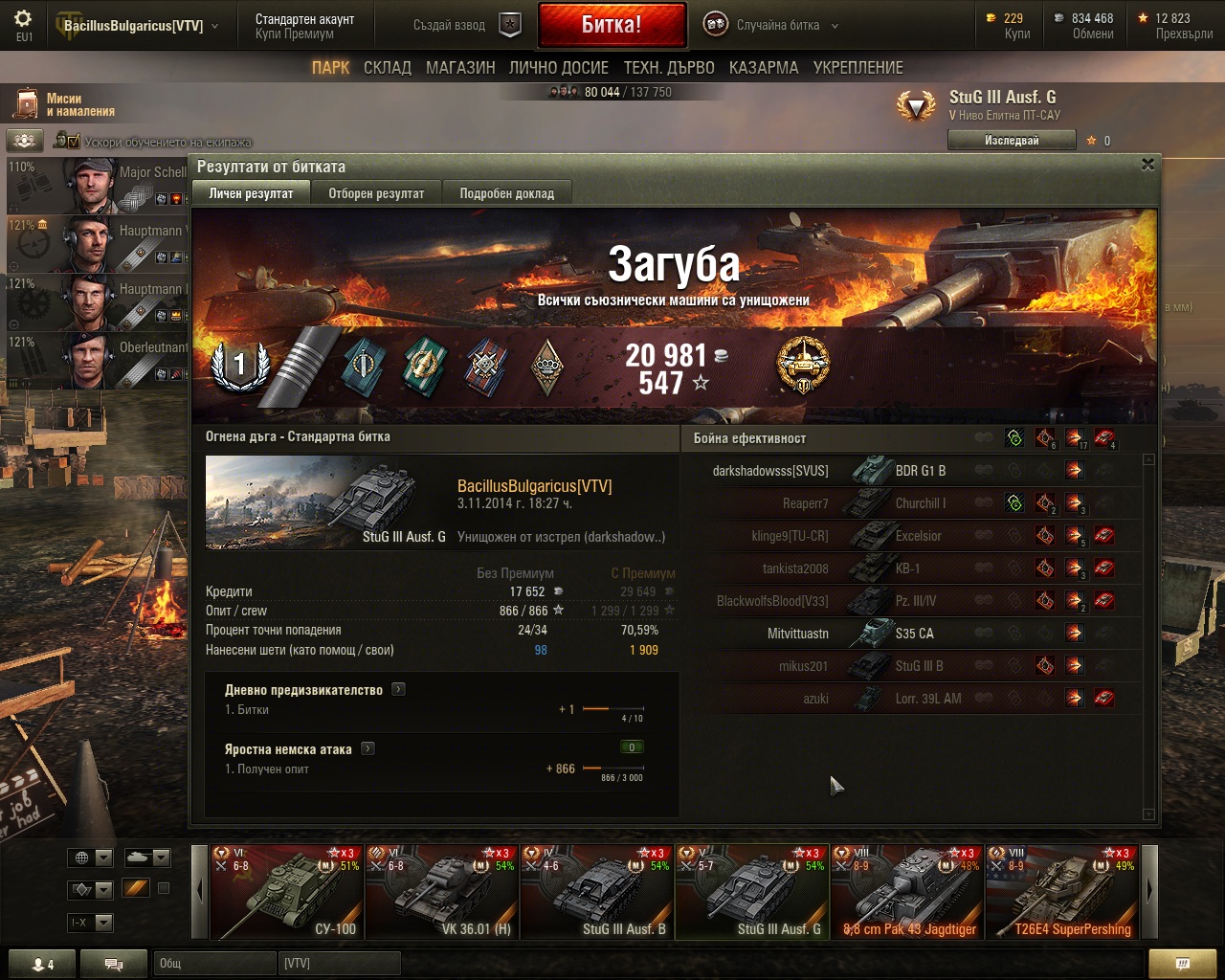Open the КАЗАРМА menu
This screenshot has width=1225, height=980.
pyautogui.click(x=764, y=68)
